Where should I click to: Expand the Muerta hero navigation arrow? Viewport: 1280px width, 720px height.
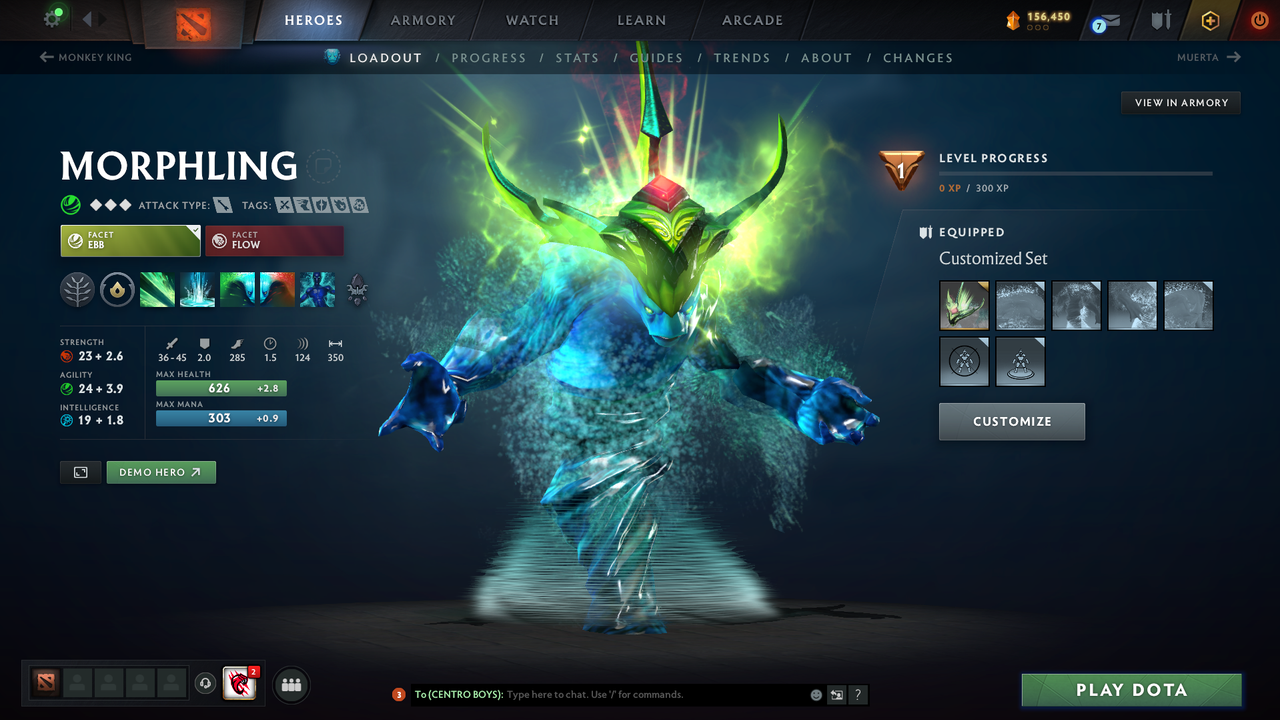(1234, 57)
